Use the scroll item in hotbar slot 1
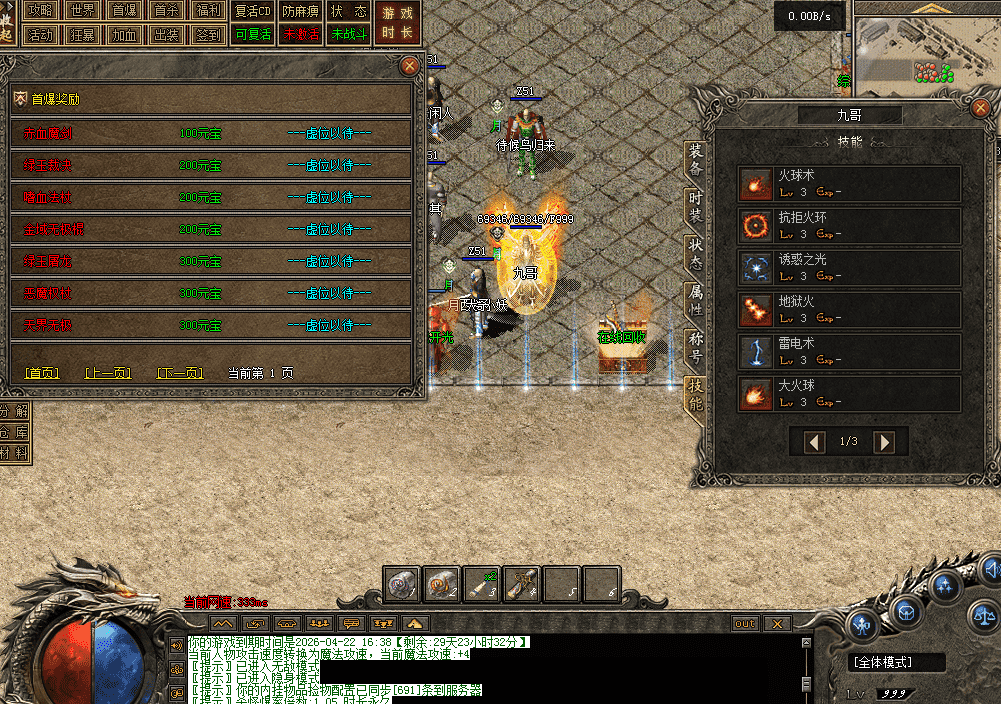Viewport: 1001px width, 704px height. (403, 584)
